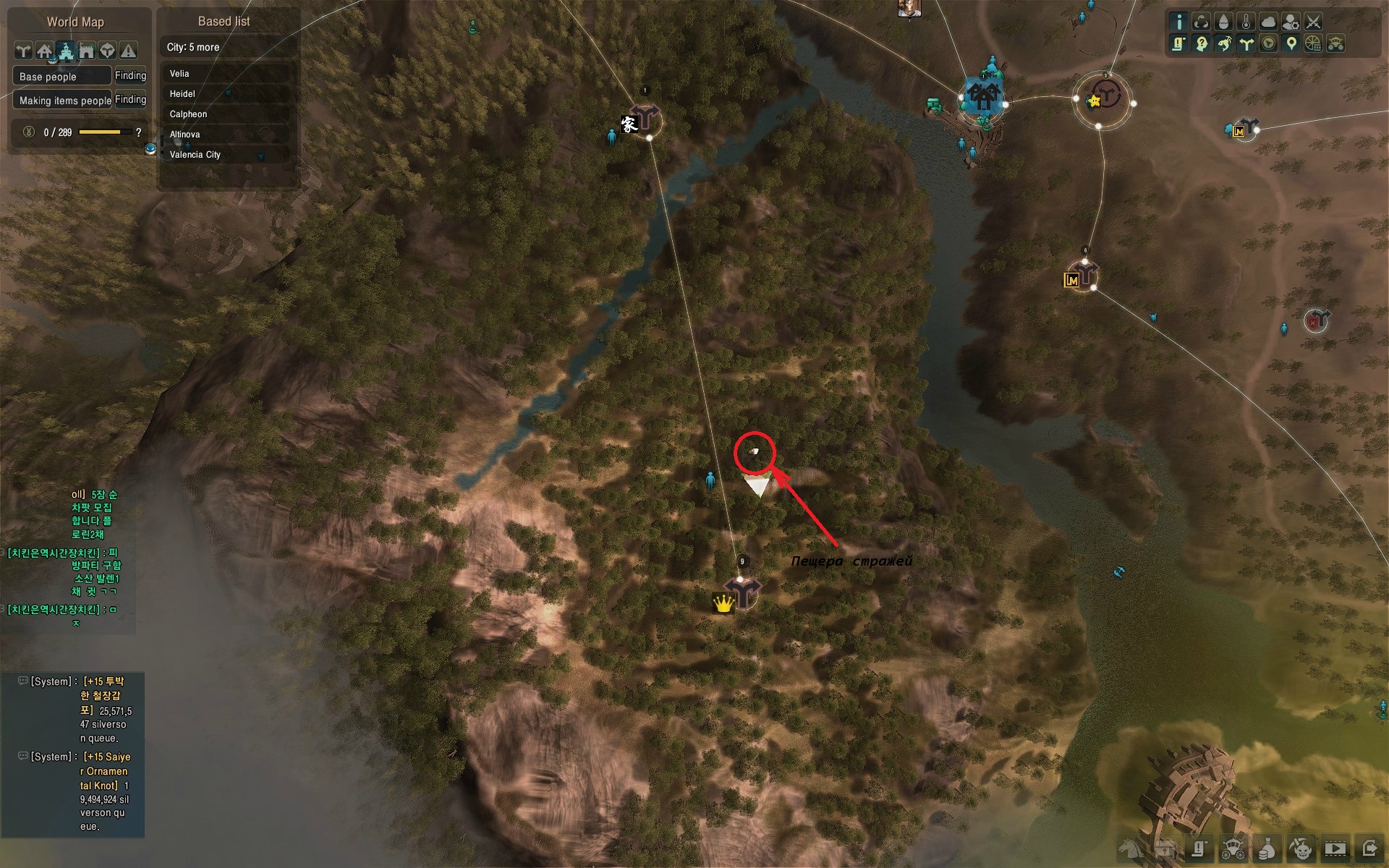Image resolution: width=1389 pixels, height=868 pixels.
Task: Click Finding button beside Making items people
Action: point(130,100)
